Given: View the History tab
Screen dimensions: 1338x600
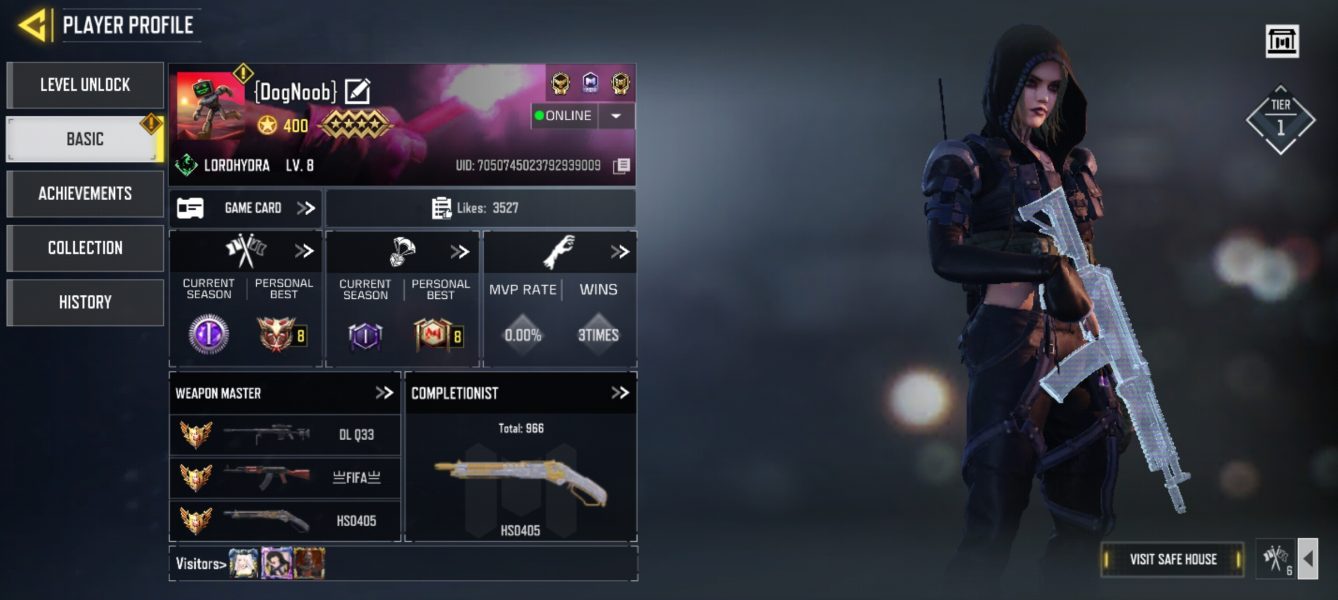Looking at the screenshot, I should pyautogui.click(x=85, y=302).
